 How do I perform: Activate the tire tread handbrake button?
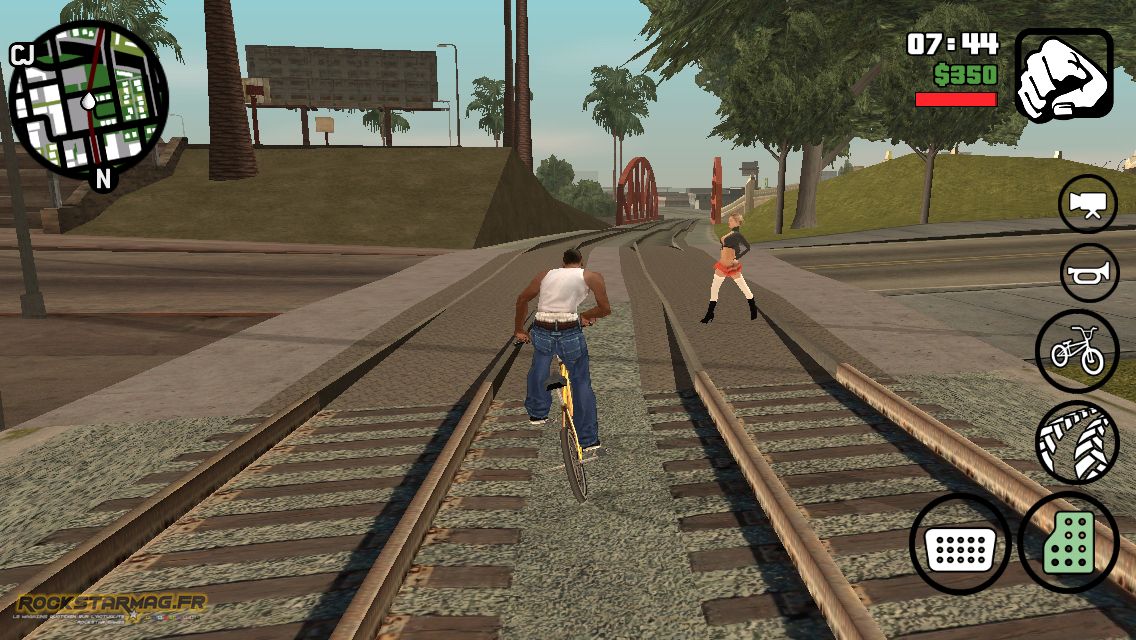1077,442
